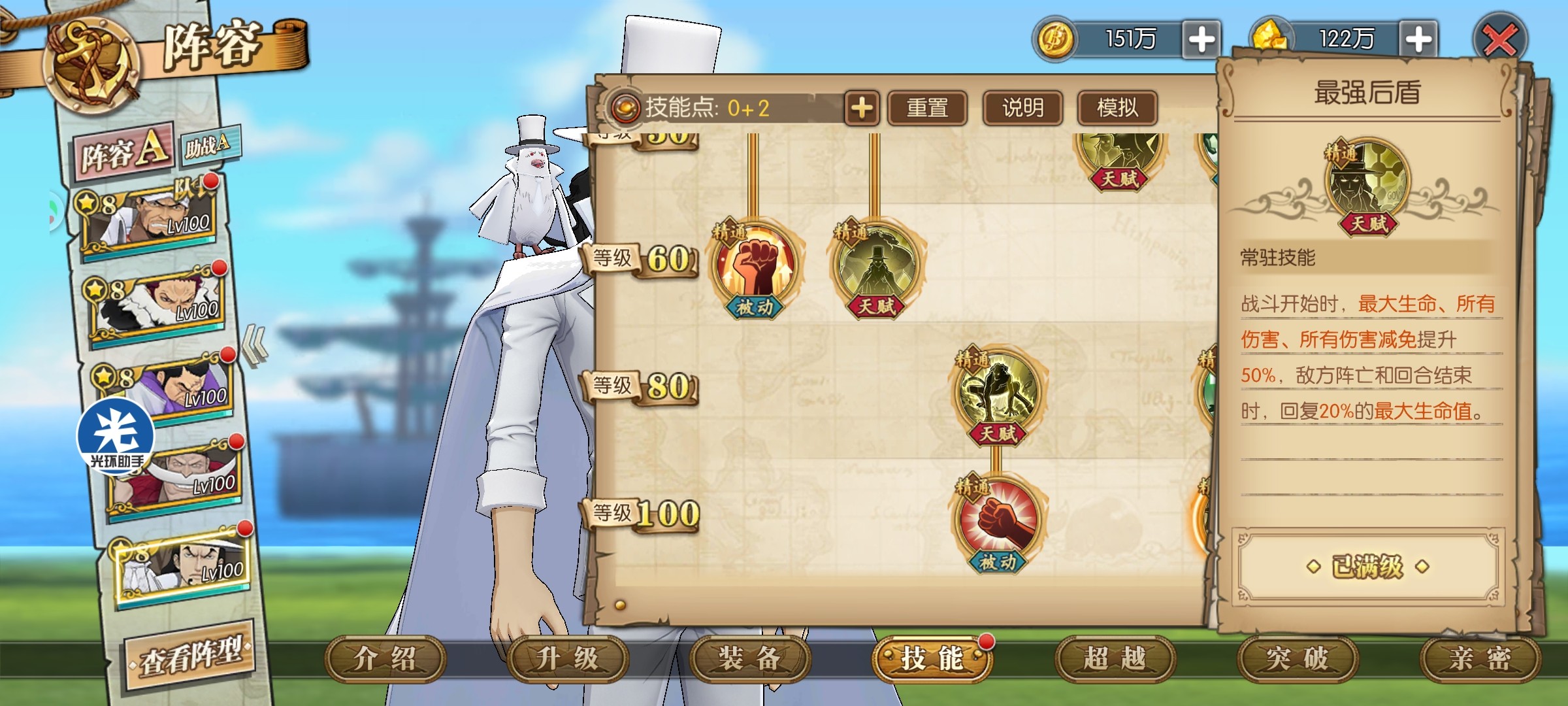Image resolution: width=1568 pixels, height=706 pixels.
Task: Add more yellow gems with the plus button
Action: pos(1418,39)
